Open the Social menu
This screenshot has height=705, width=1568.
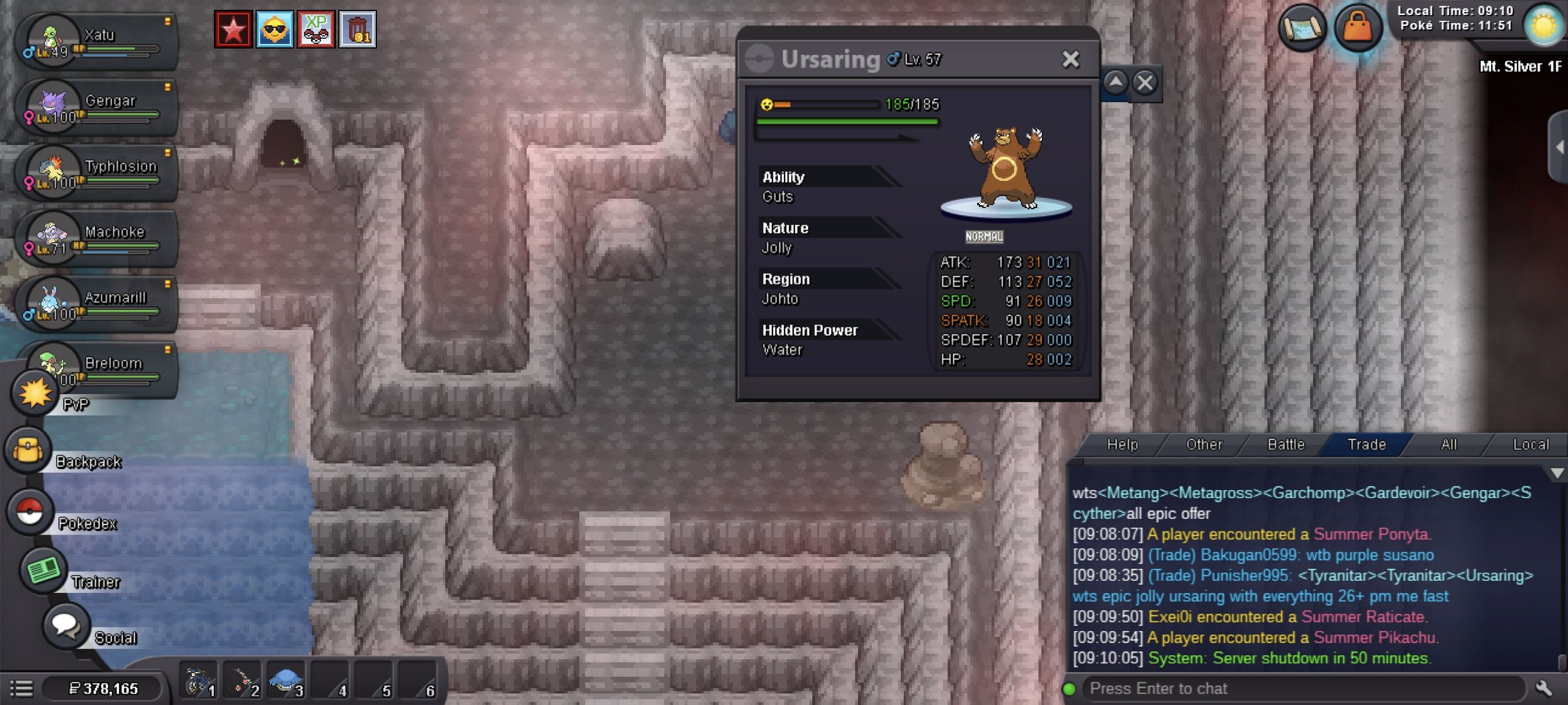[65, 626]
